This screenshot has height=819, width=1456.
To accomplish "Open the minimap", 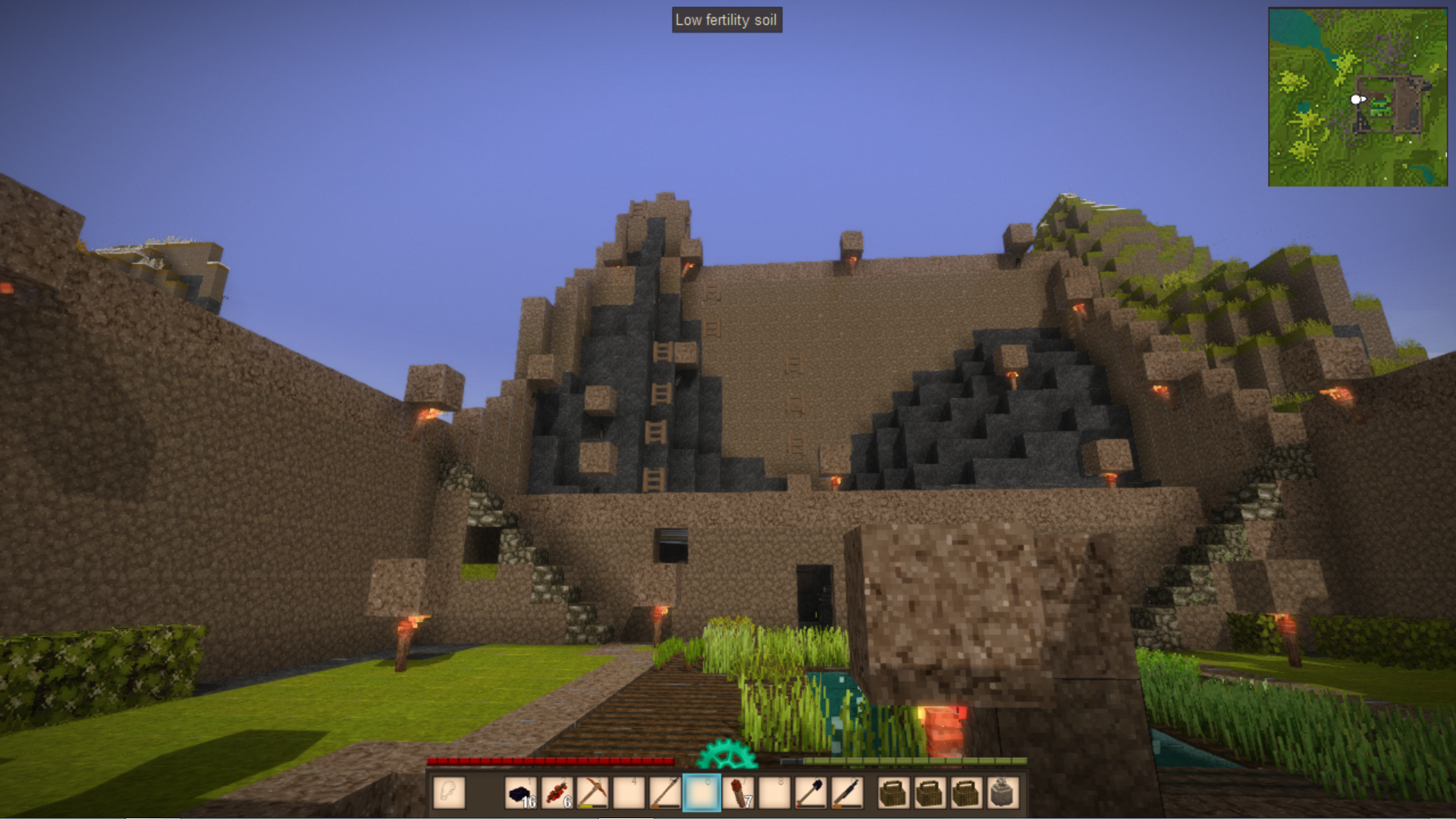I will tap(1357, 97).
